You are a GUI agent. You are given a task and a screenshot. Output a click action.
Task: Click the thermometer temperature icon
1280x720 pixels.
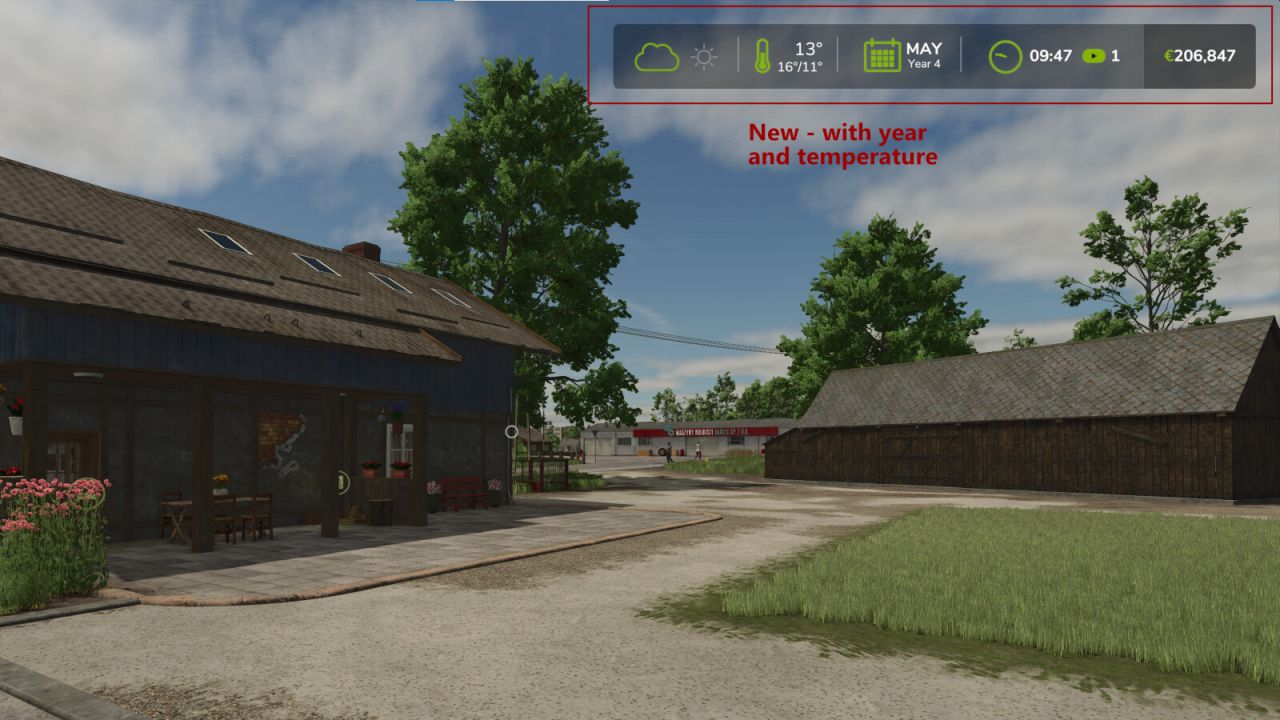click(762, 56)
